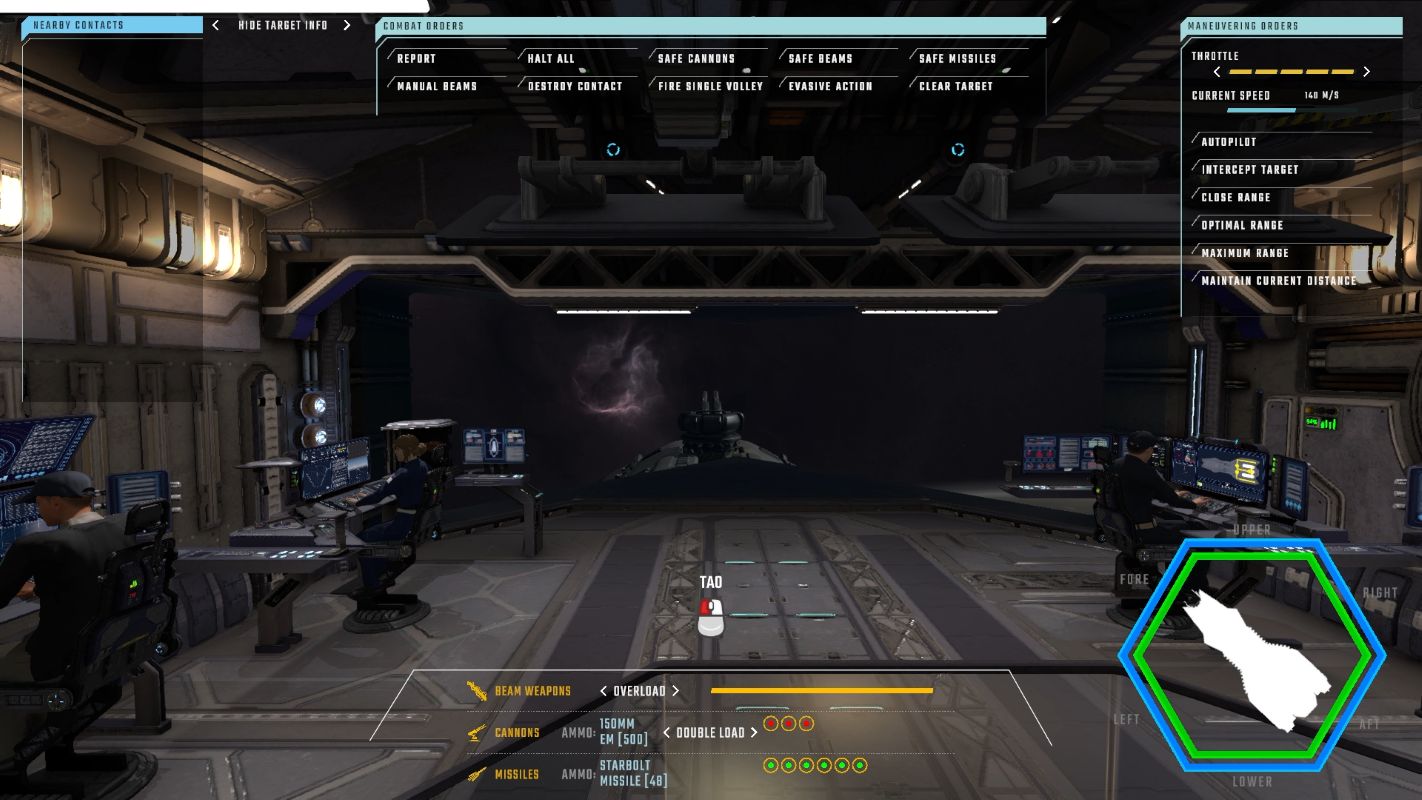Click the Report combat order

pyautogui.click(x=417, y=59)
